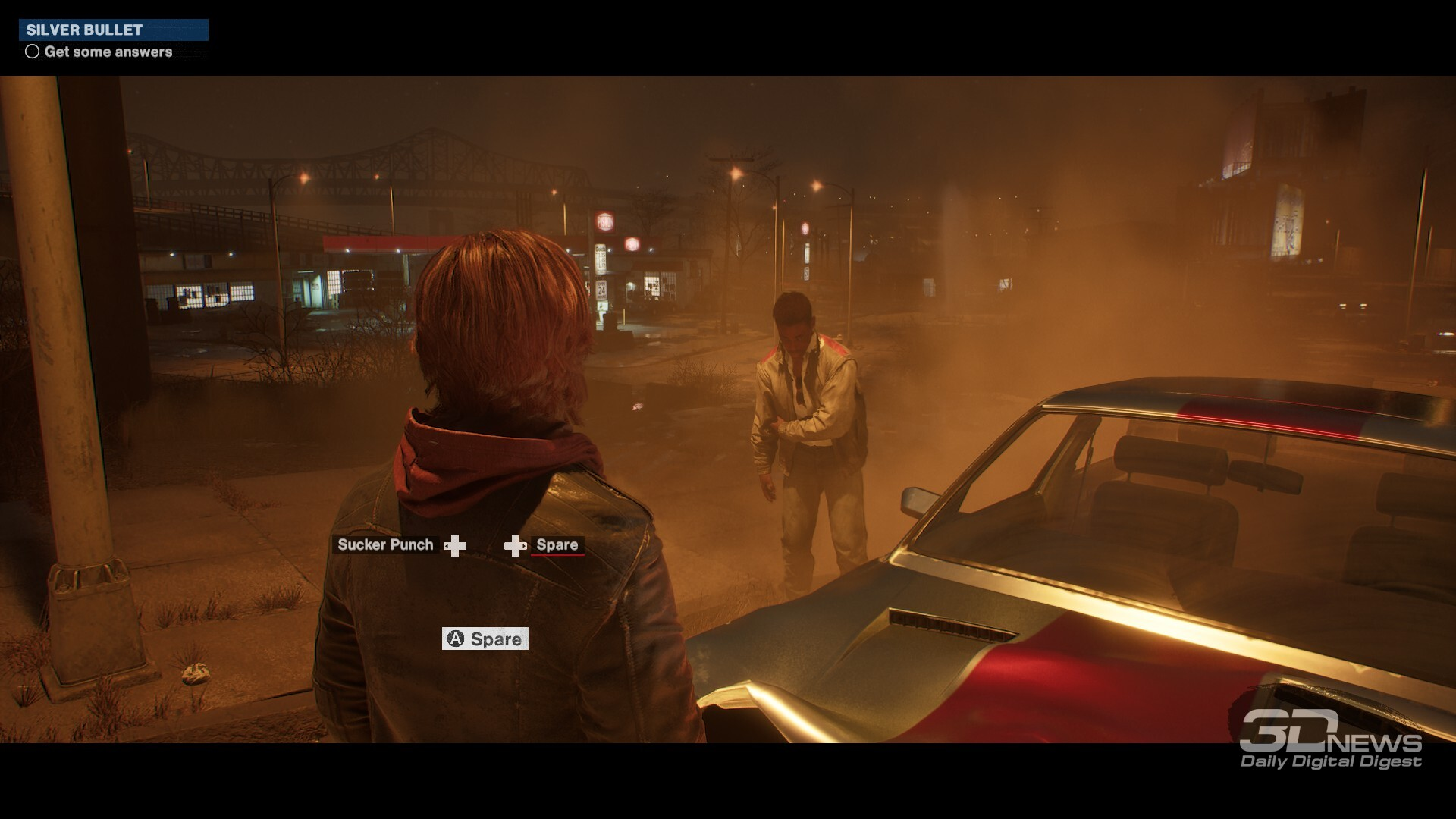Select the Spare dialogue choice
Image resolution: width=1456 pixels, height=819 pixels.
[x=557, y=544]
